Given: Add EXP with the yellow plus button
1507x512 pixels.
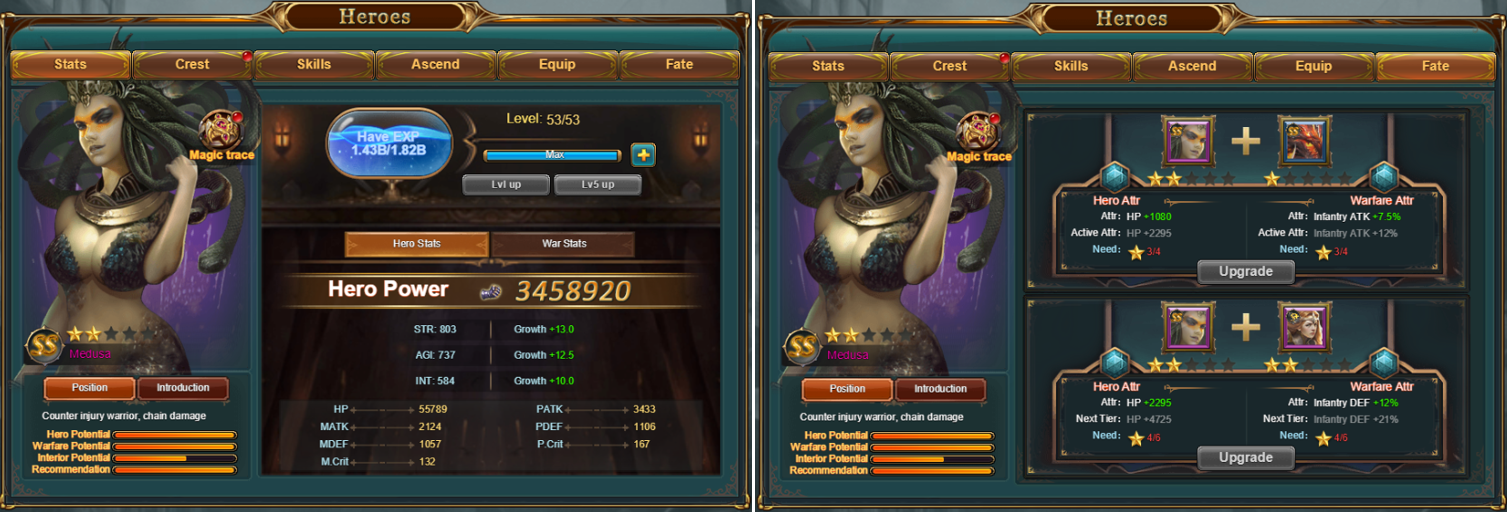Looking at the screenshot, I should pyautogui.click(x=643, y=155).
